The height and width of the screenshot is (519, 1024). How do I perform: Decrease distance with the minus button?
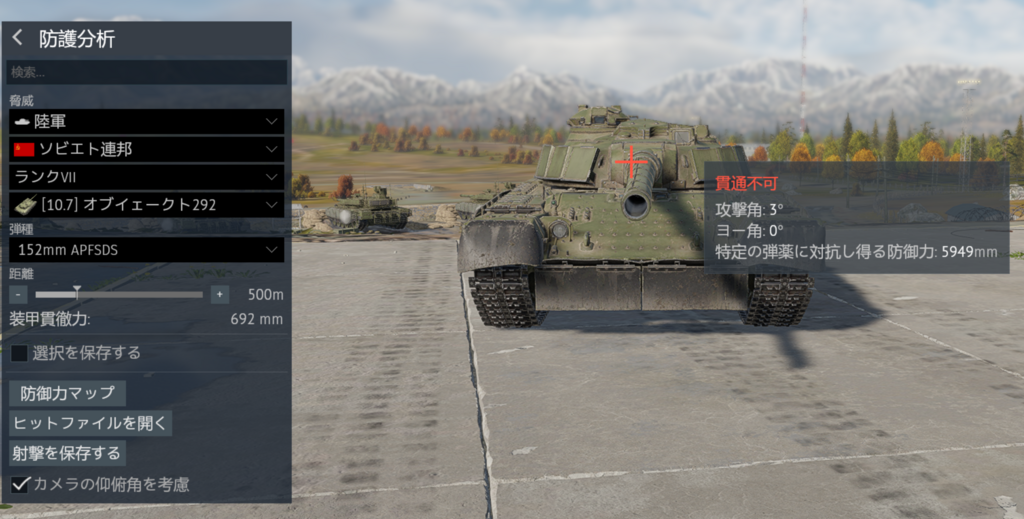(x=18, y=294)
